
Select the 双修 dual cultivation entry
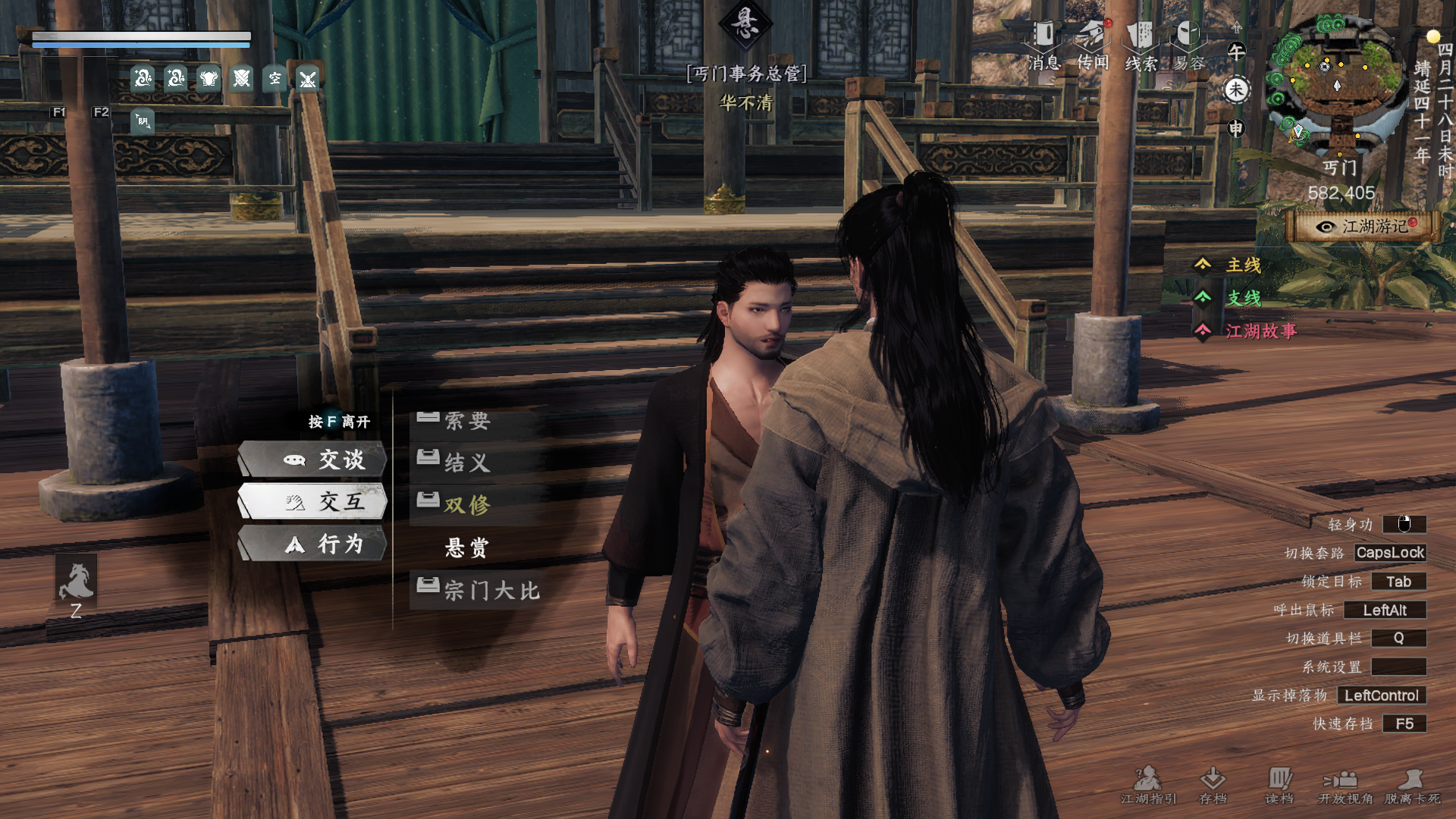pos(467,505)
